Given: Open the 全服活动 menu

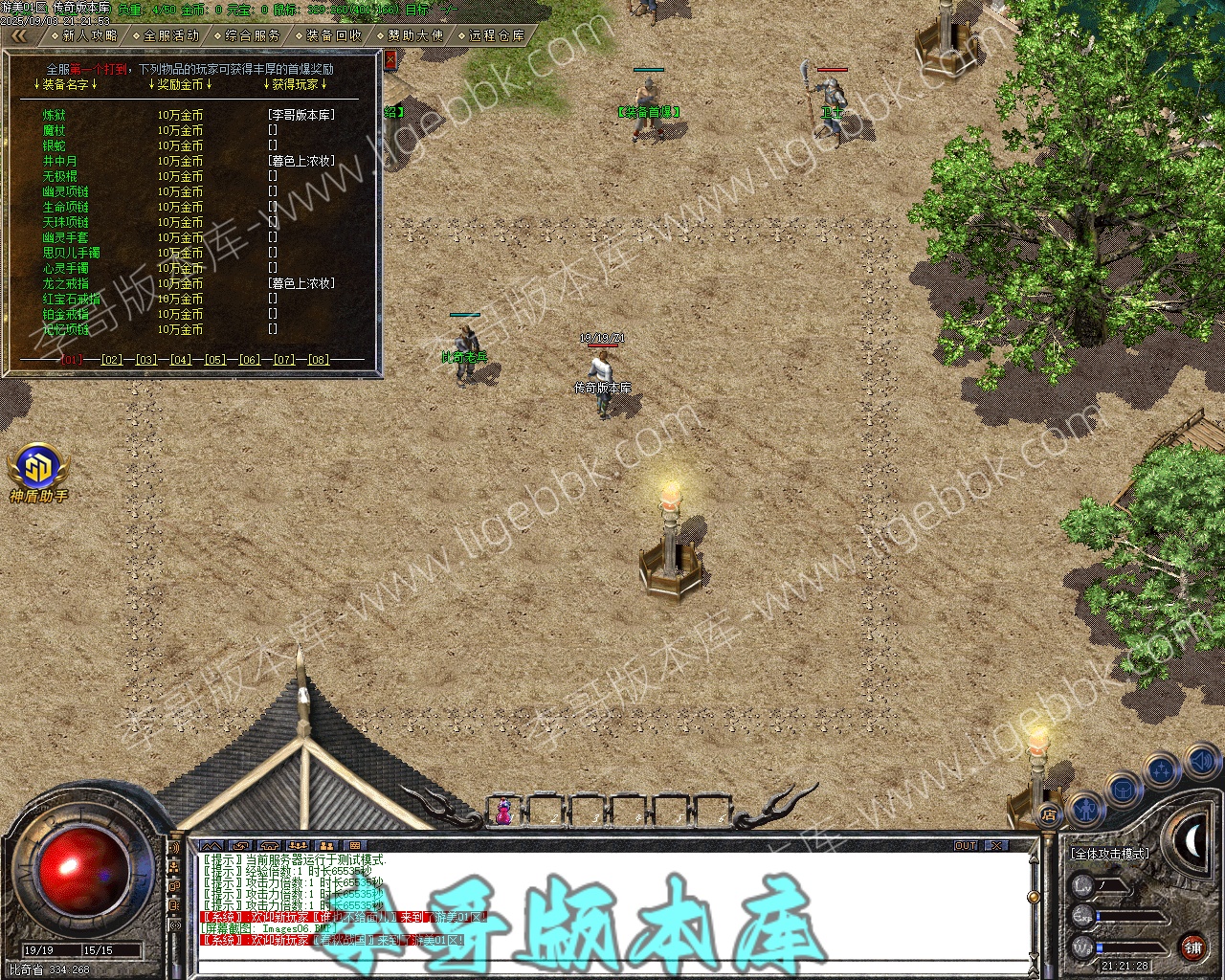Looking at the screenshot, I should click(170, 35).
